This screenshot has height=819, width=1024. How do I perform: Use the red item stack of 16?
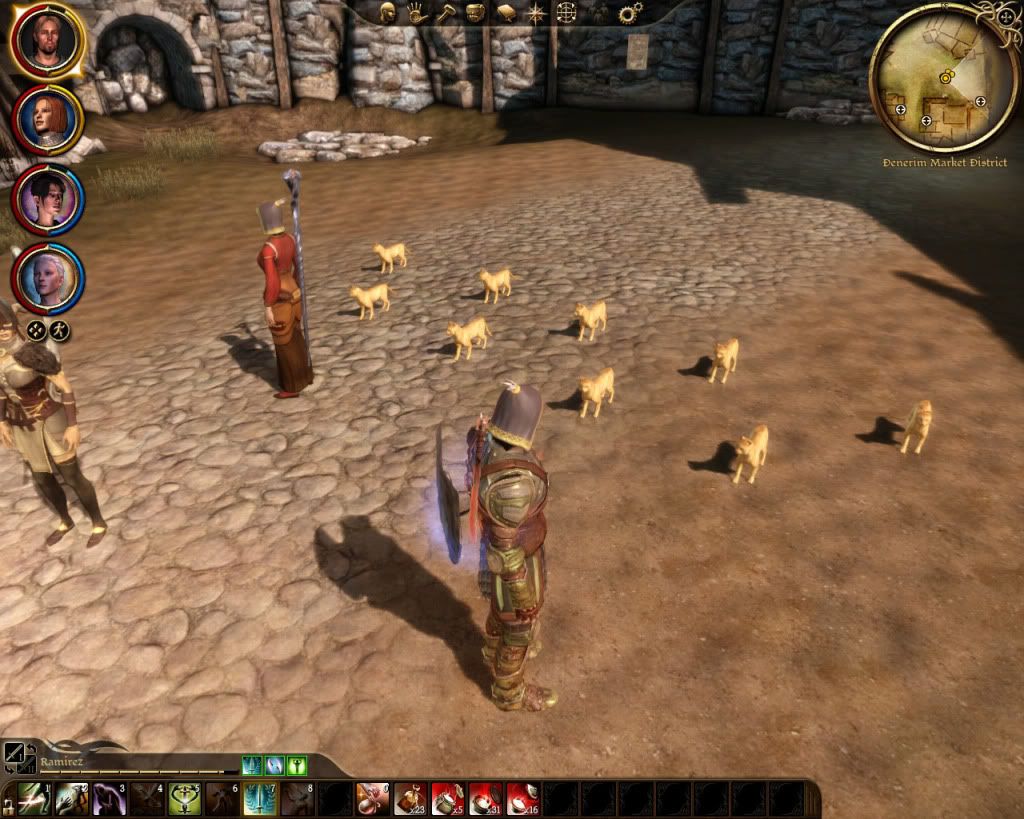coord(524,799)
